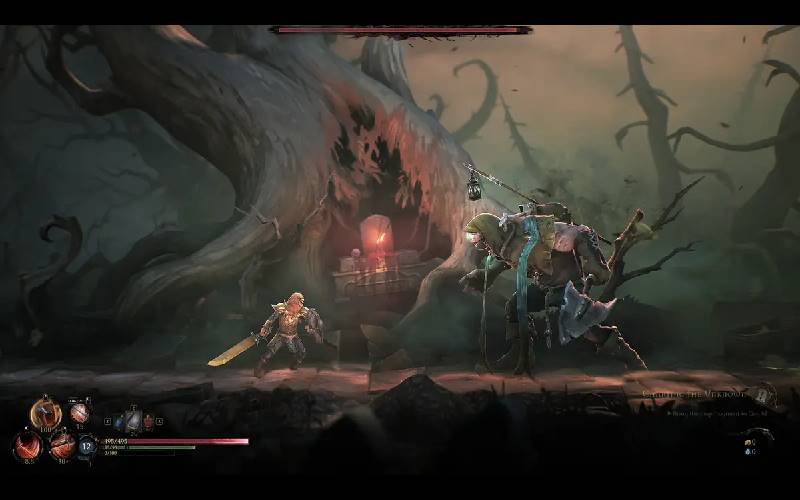Select the red potion consumable slot
Image resolution: width=800 pixels, height=500 pixels.
[x=149, y=422]
